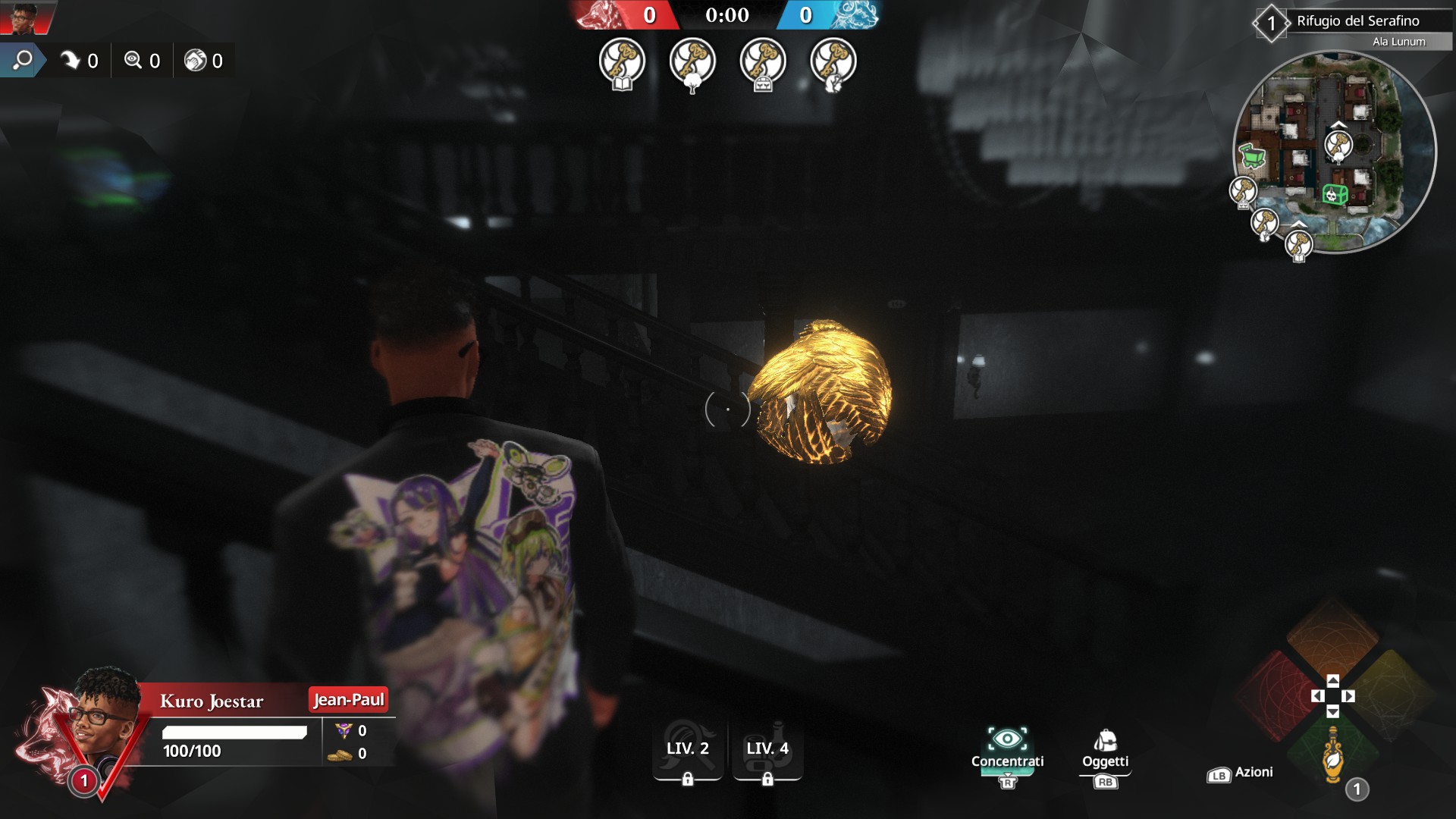Activate the Concentrati eye ability
Image resolution: width=1456 pixels, height=819 pixels.
coord(1007,748)
